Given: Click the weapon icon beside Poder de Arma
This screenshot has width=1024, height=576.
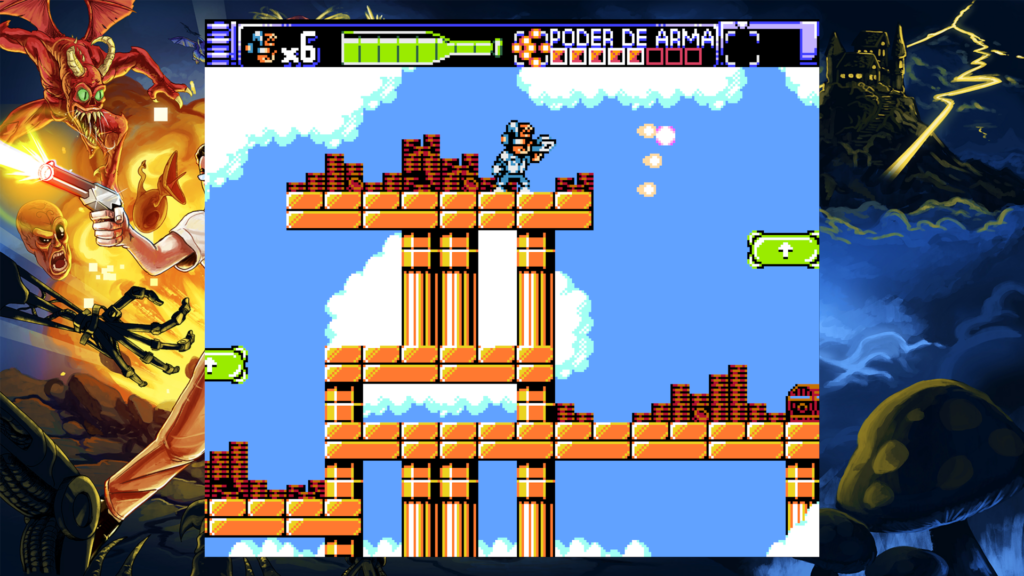Looking at the screenshot, I should click(531, 46).
